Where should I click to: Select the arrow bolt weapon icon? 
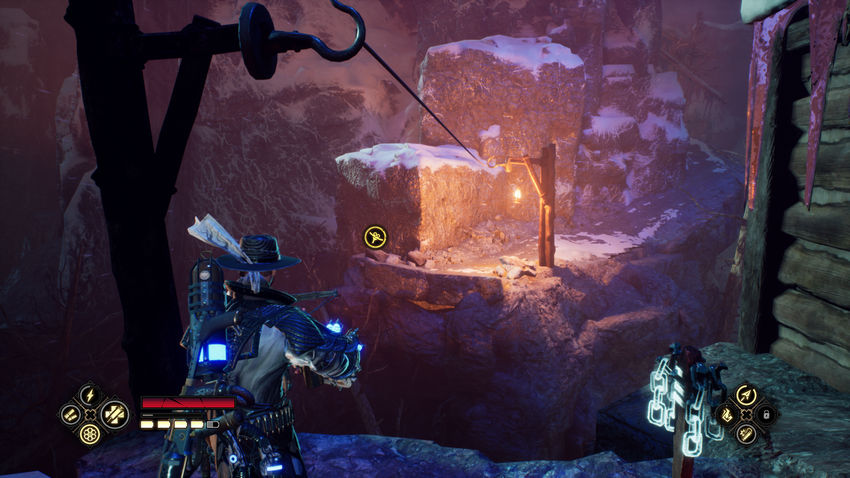tap(745, 395)
